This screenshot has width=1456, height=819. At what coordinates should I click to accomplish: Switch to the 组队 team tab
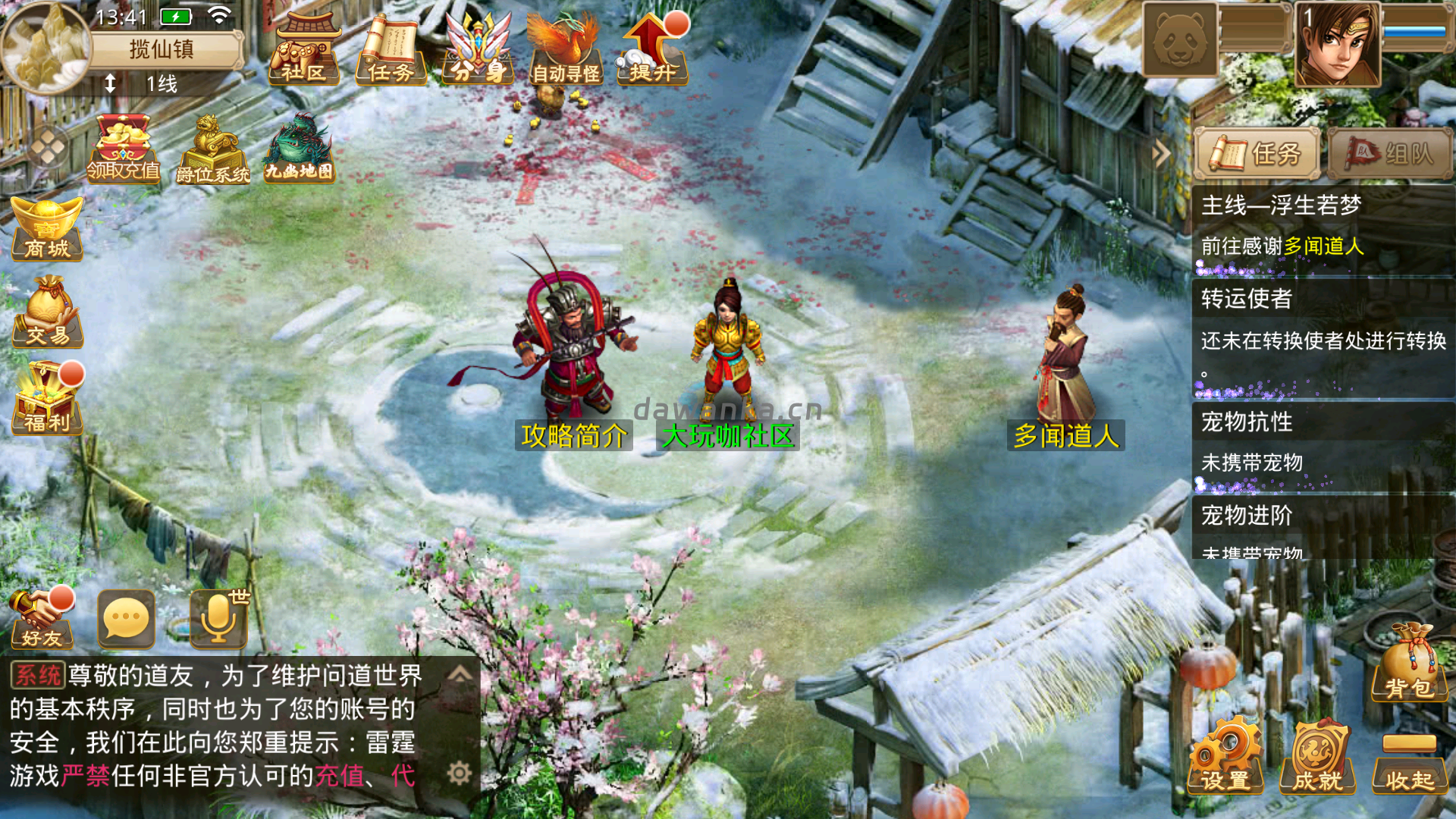(x=1391, y=154)
